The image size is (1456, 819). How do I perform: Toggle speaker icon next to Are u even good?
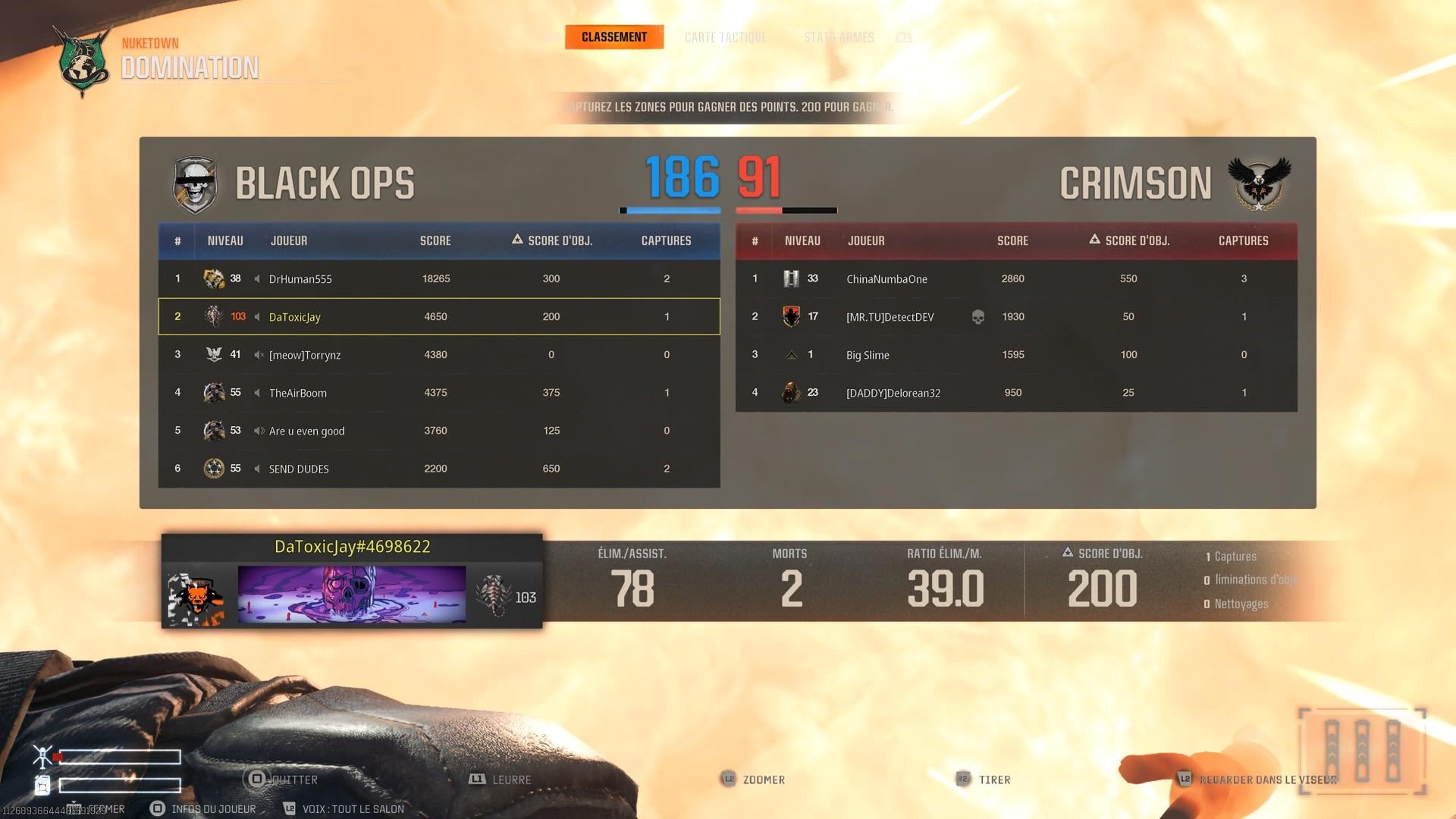pyautogui.click(x=259, y=431)
